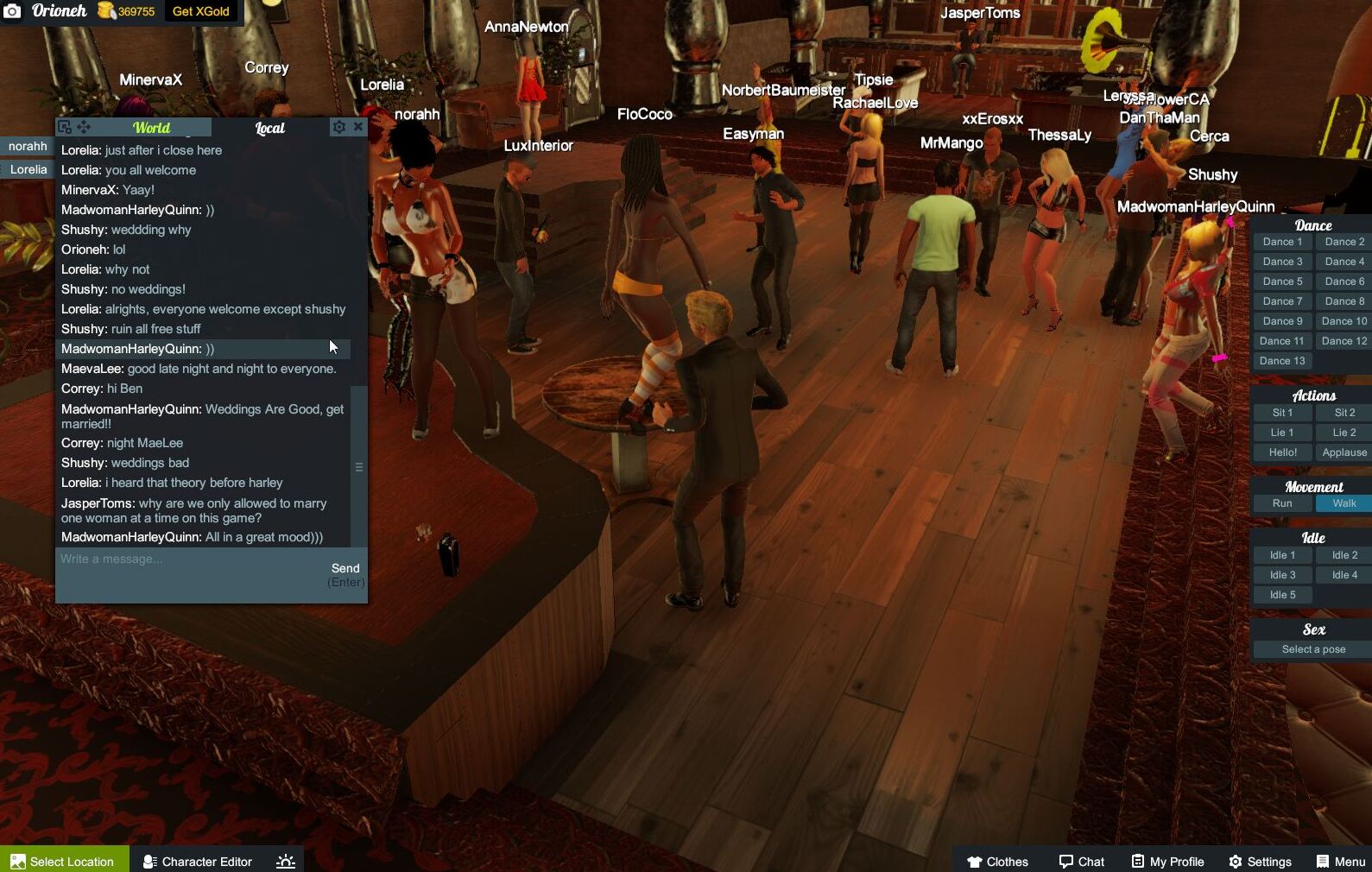Open the Chat icon in the bottom bar
Image resolution: width=1372 pixels, height=872 pixels.
pos(1081,861)
